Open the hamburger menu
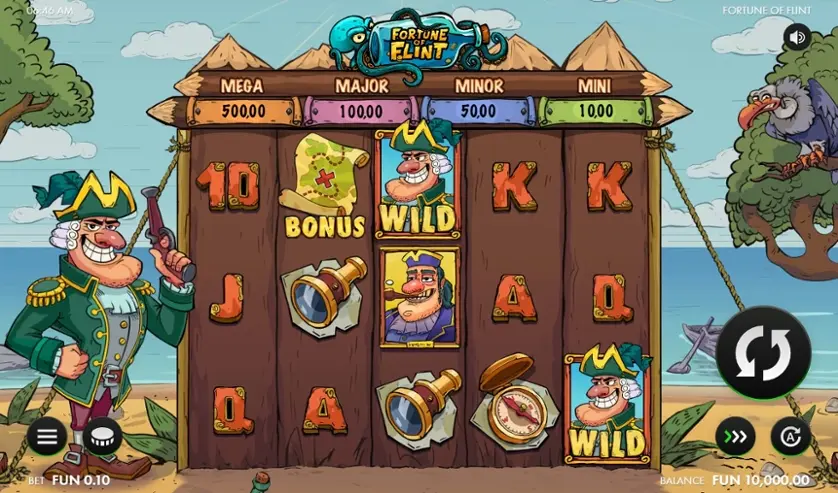Image resolution: width=838 pixels, height=493 pixels. click(x=47, y=436)
